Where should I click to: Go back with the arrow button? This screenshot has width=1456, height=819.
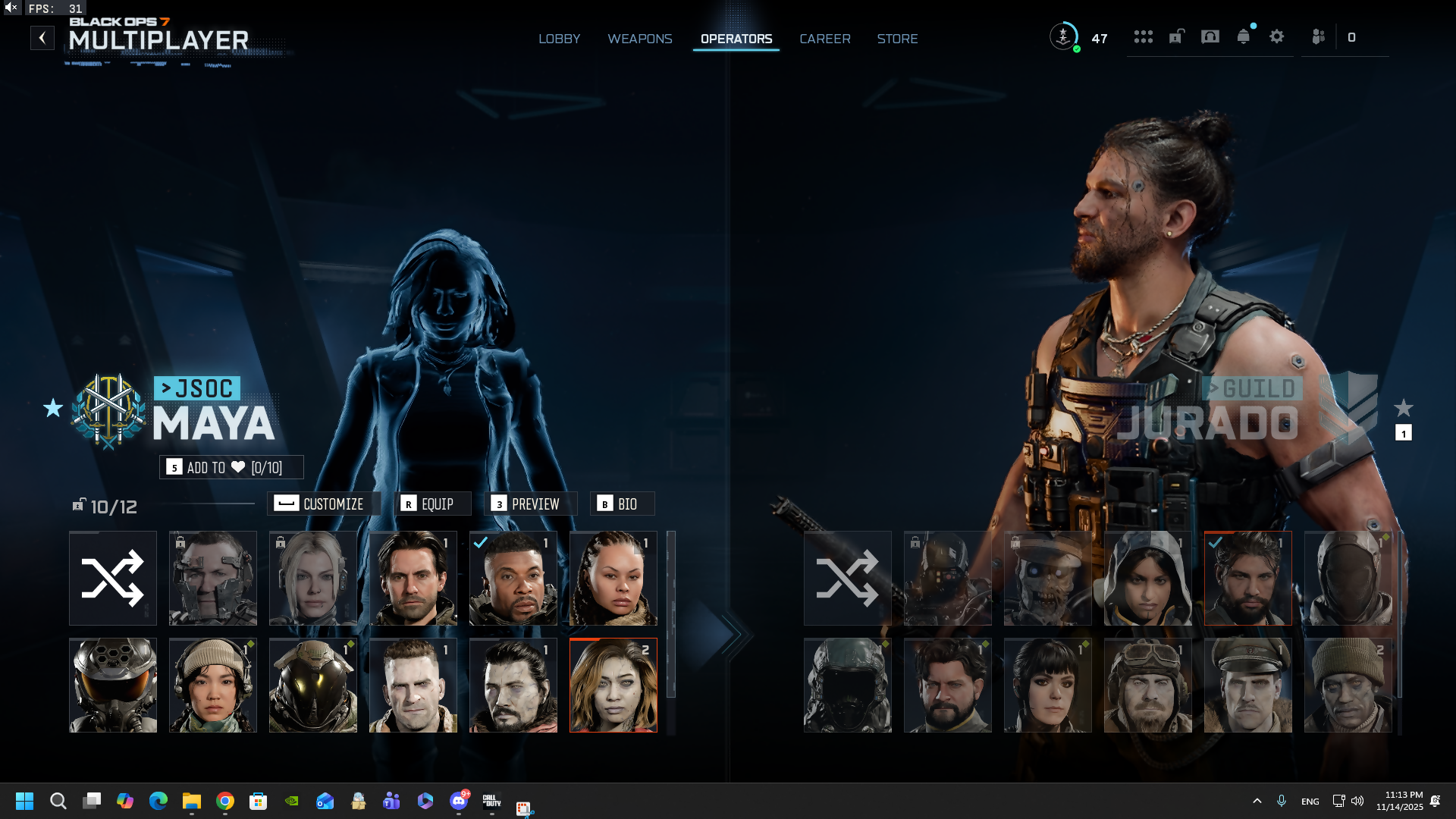pyautogui.click(x=42, y=38)
